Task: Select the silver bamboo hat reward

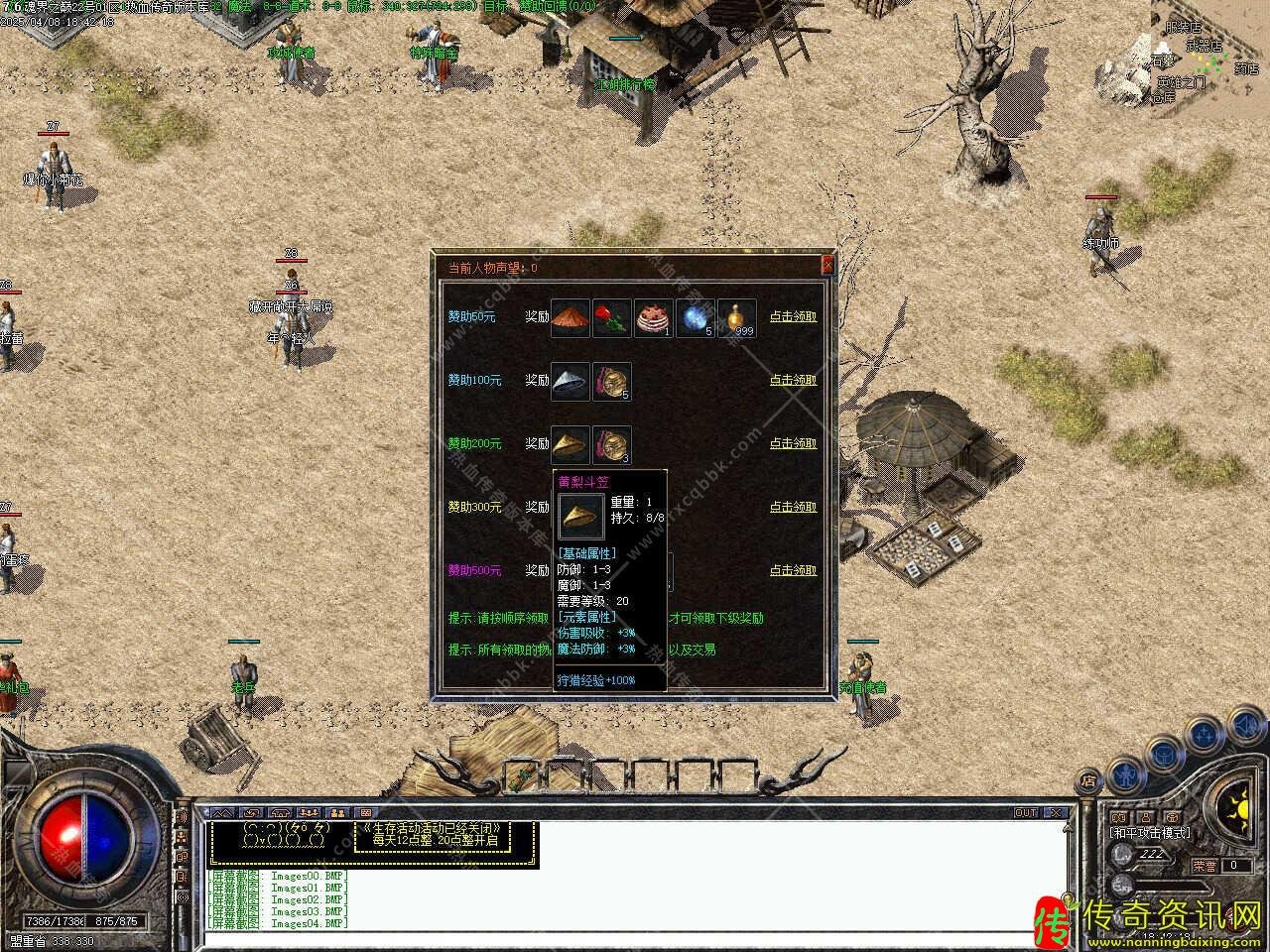Action: [x=571, y=381]
